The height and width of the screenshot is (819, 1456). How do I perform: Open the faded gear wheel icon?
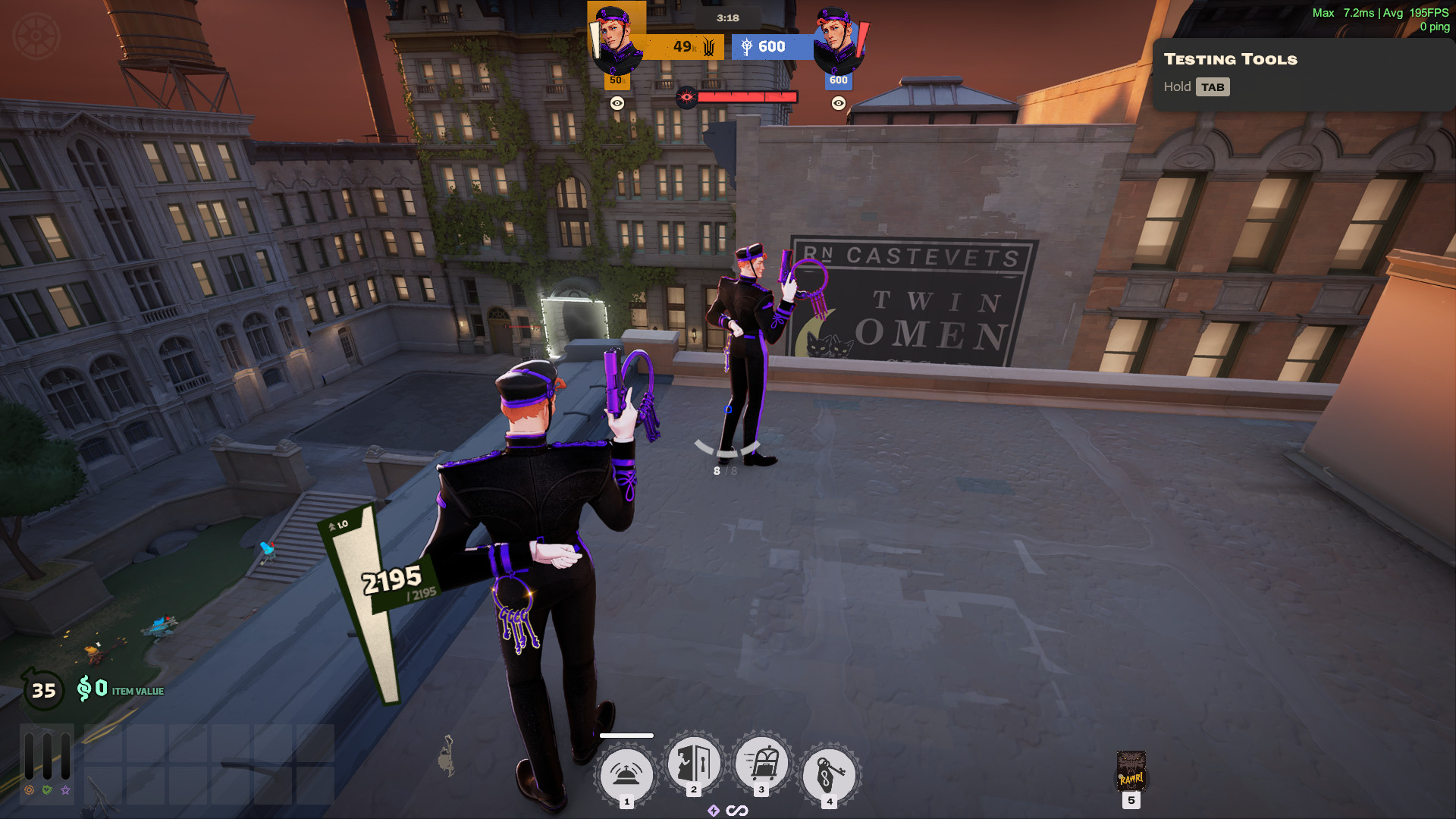[x=36, y=36]
